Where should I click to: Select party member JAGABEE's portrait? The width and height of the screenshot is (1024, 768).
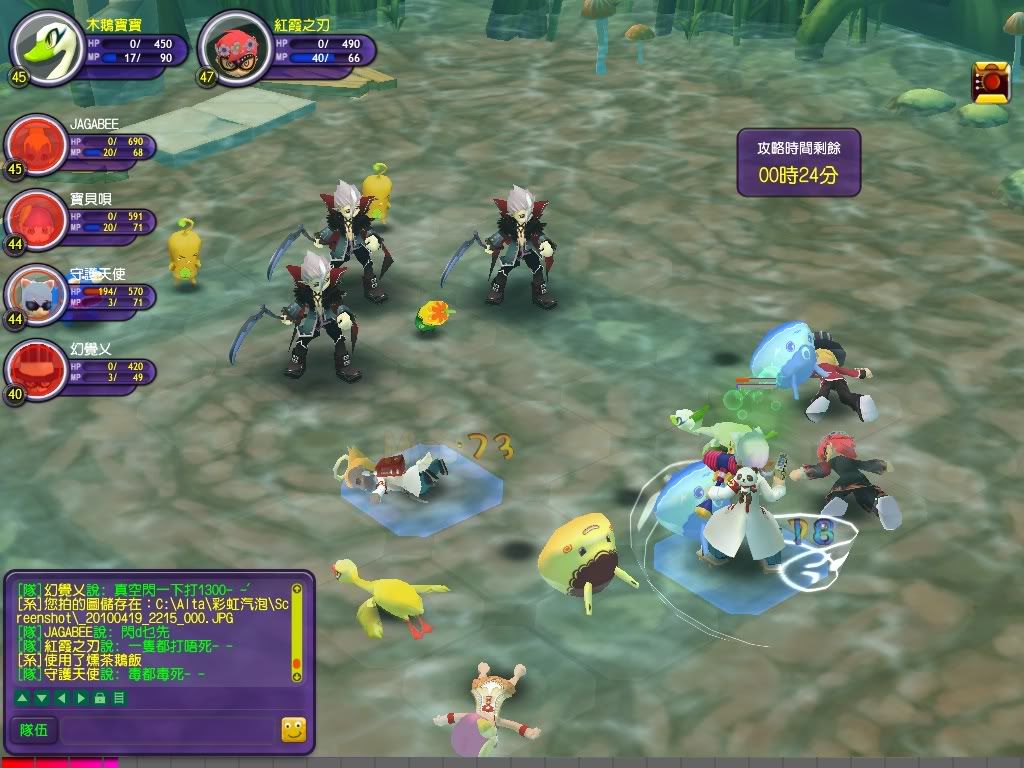coord(36,144)
